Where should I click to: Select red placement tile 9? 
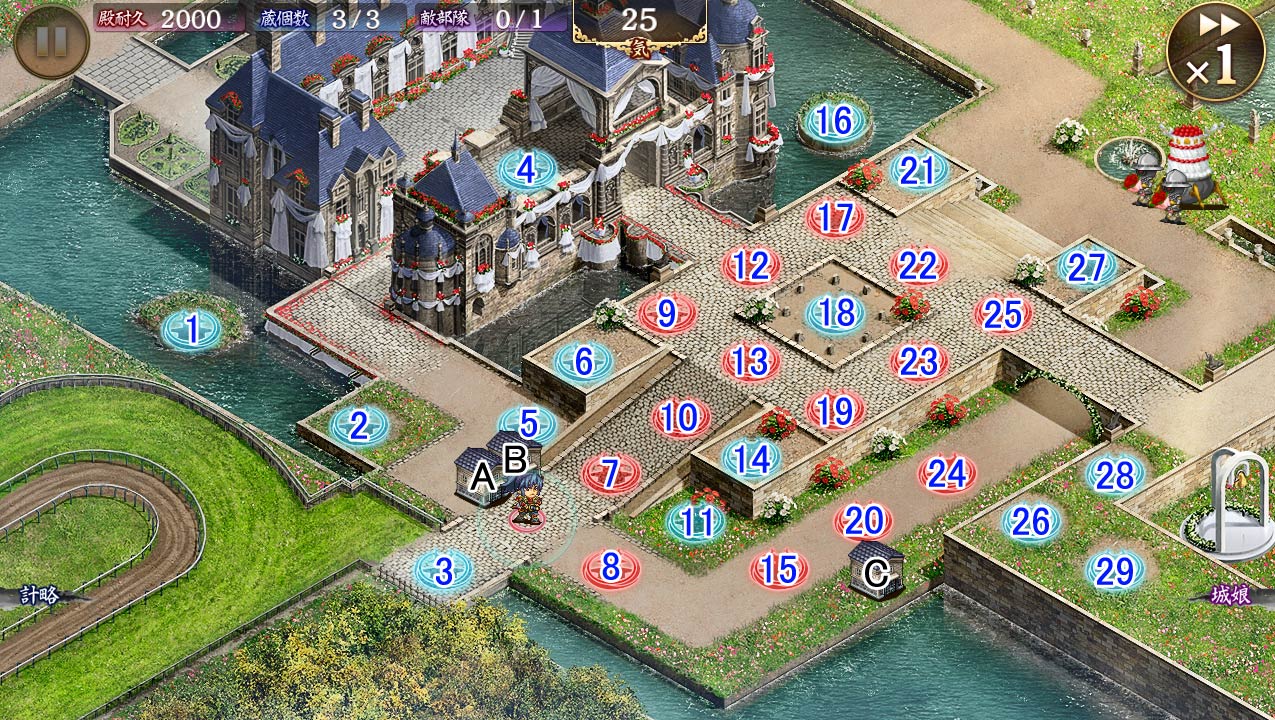[667, 314]
